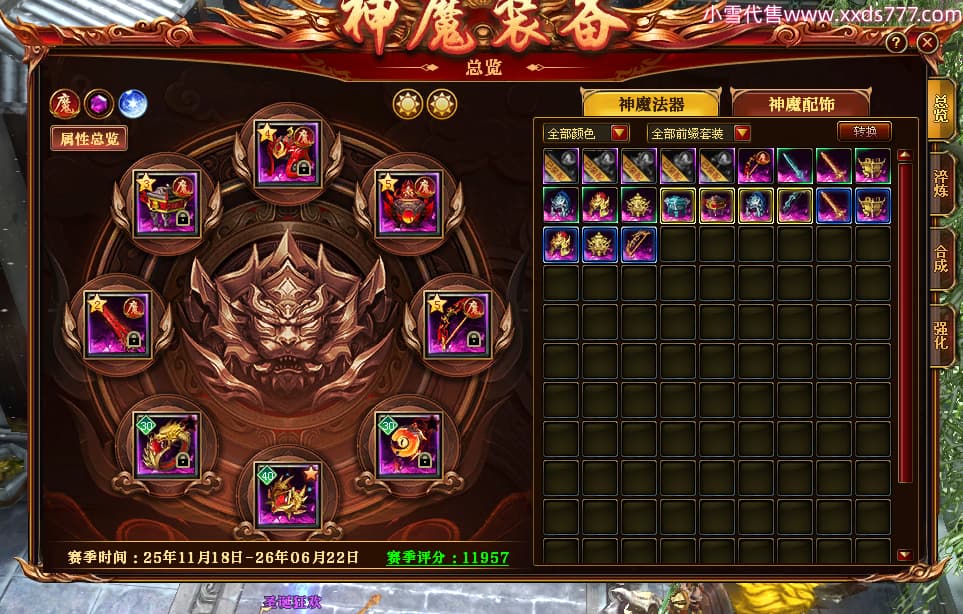Click the round red 魔 icon
The image size is (963, 614).
click(x=66, y=103)
